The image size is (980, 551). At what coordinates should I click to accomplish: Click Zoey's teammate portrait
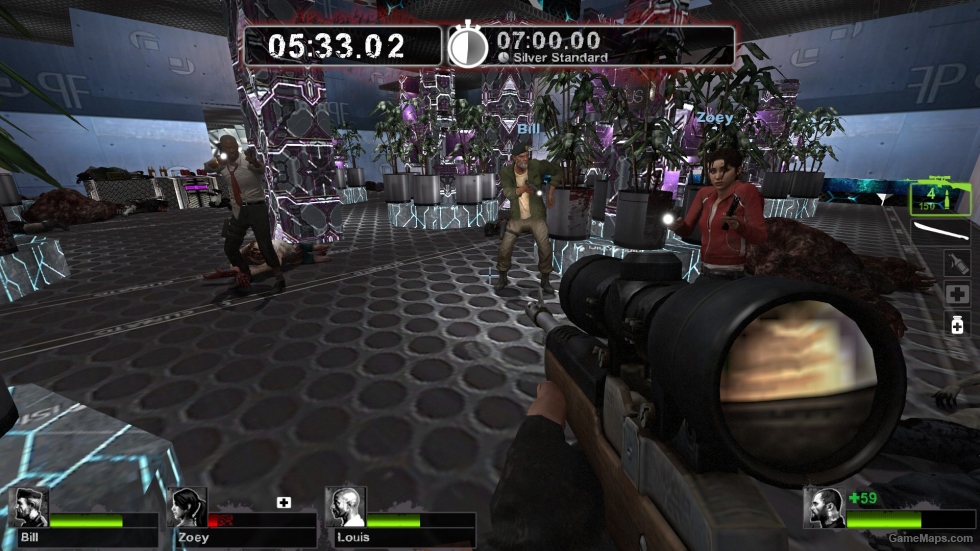click(x=187, y=508)
